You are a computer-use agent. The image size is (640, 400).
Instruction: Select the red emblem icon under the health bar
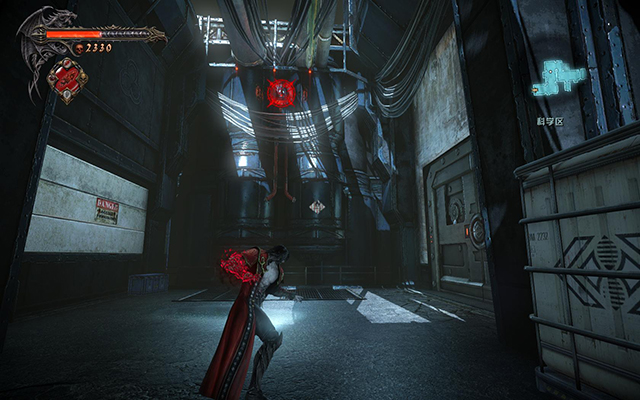point(69,79)
